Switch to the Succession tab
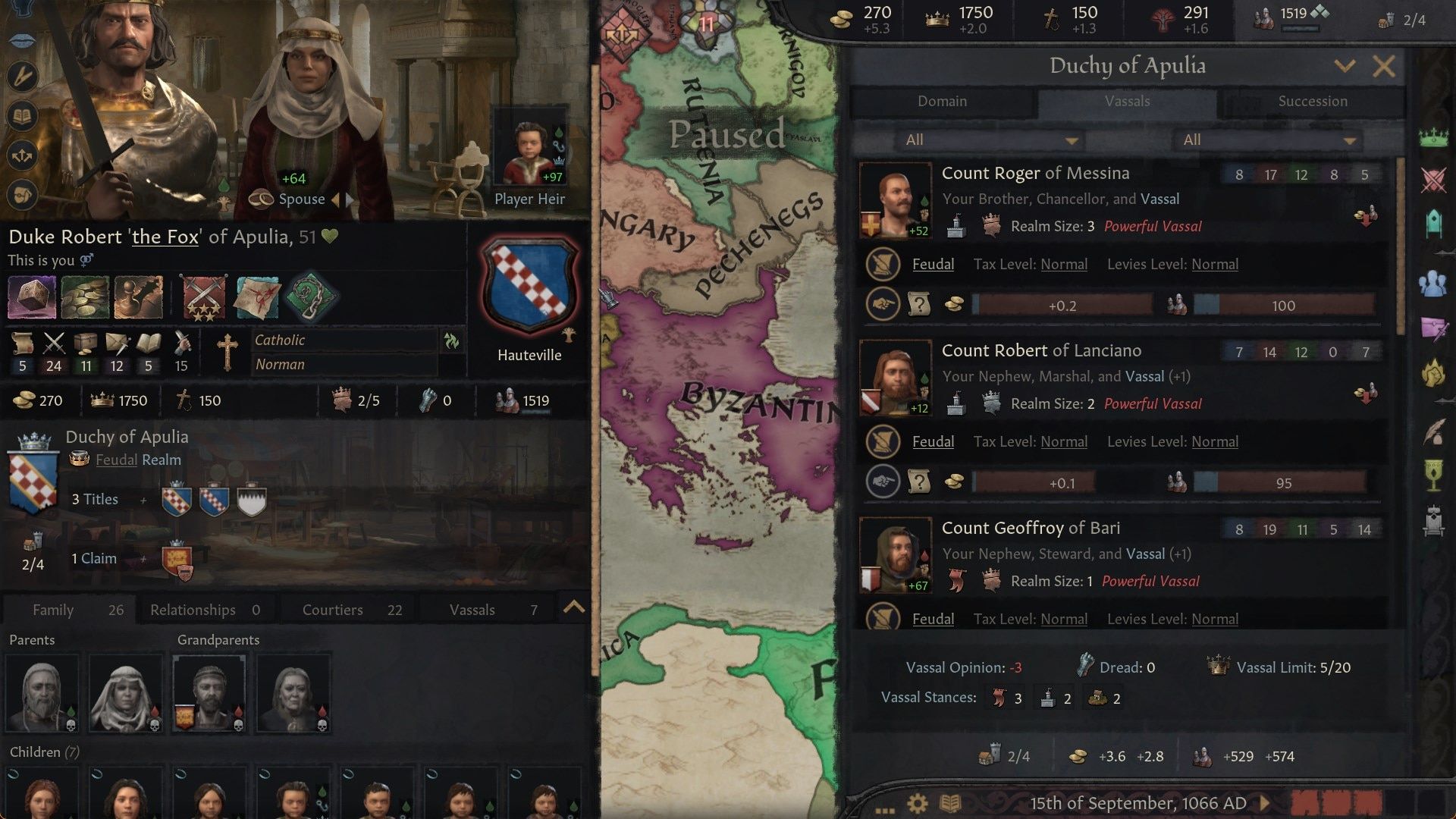This screenshot has height=819, width=1456. (x=1313, y=101)
